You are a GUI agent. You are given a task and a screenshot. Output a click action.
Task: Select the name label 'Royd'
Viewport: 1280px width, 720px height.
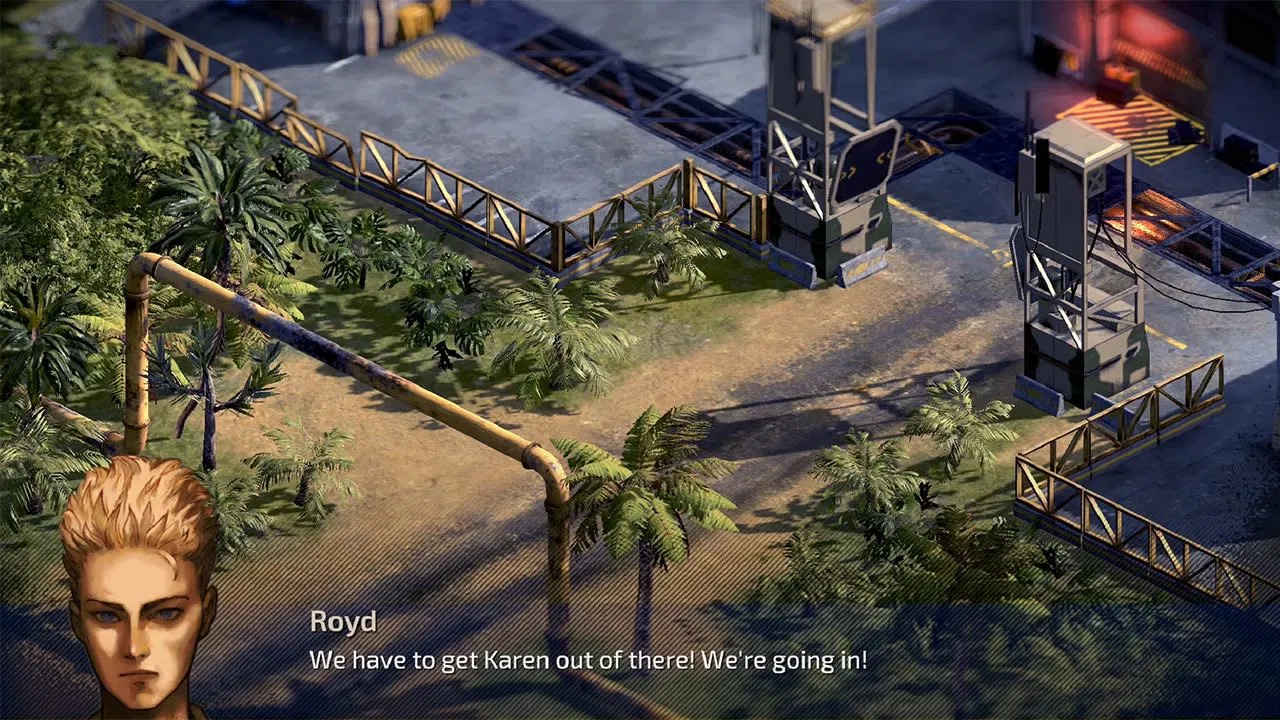[345, 622]
